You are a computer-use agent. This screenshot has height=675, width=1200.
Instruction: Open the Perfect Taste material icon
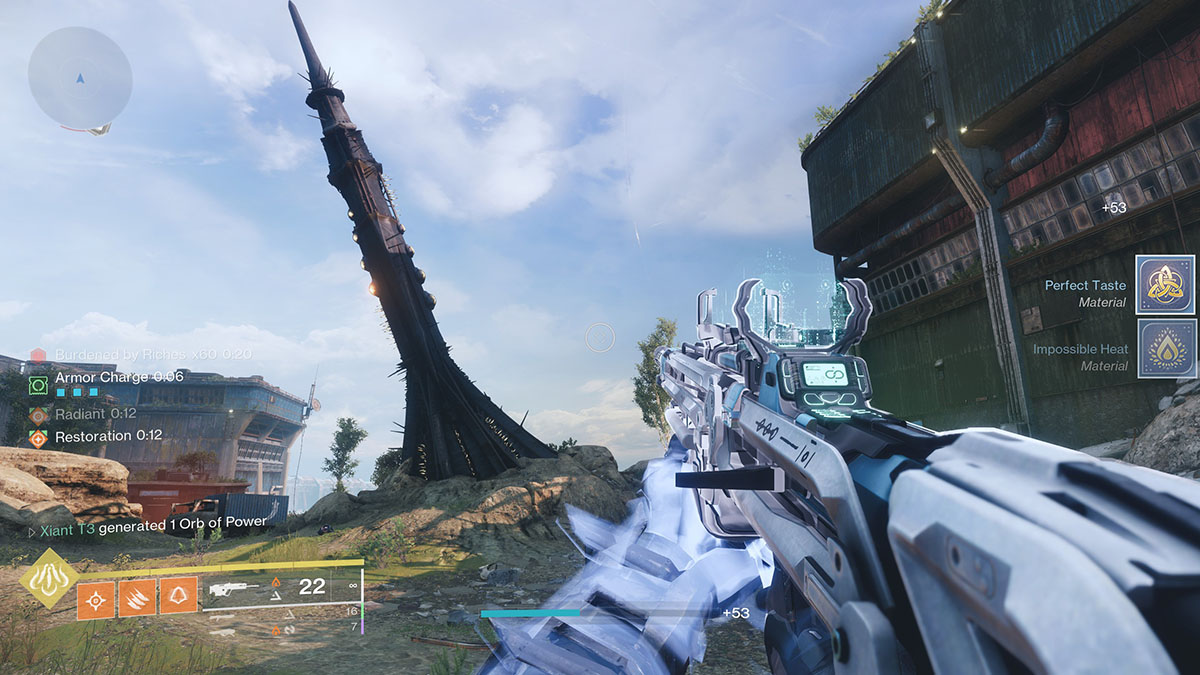(1166, 285)
